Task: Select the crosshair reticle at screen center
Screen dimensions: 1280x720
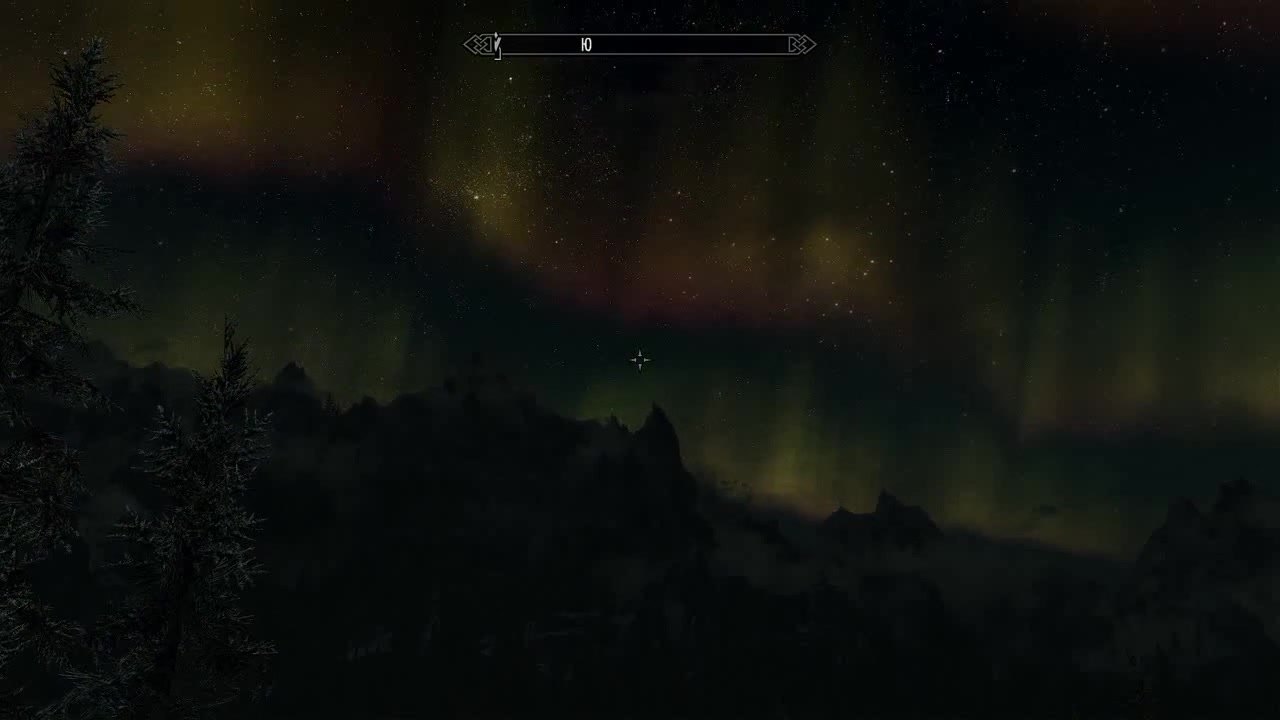Action: click(x=640, y=359)
